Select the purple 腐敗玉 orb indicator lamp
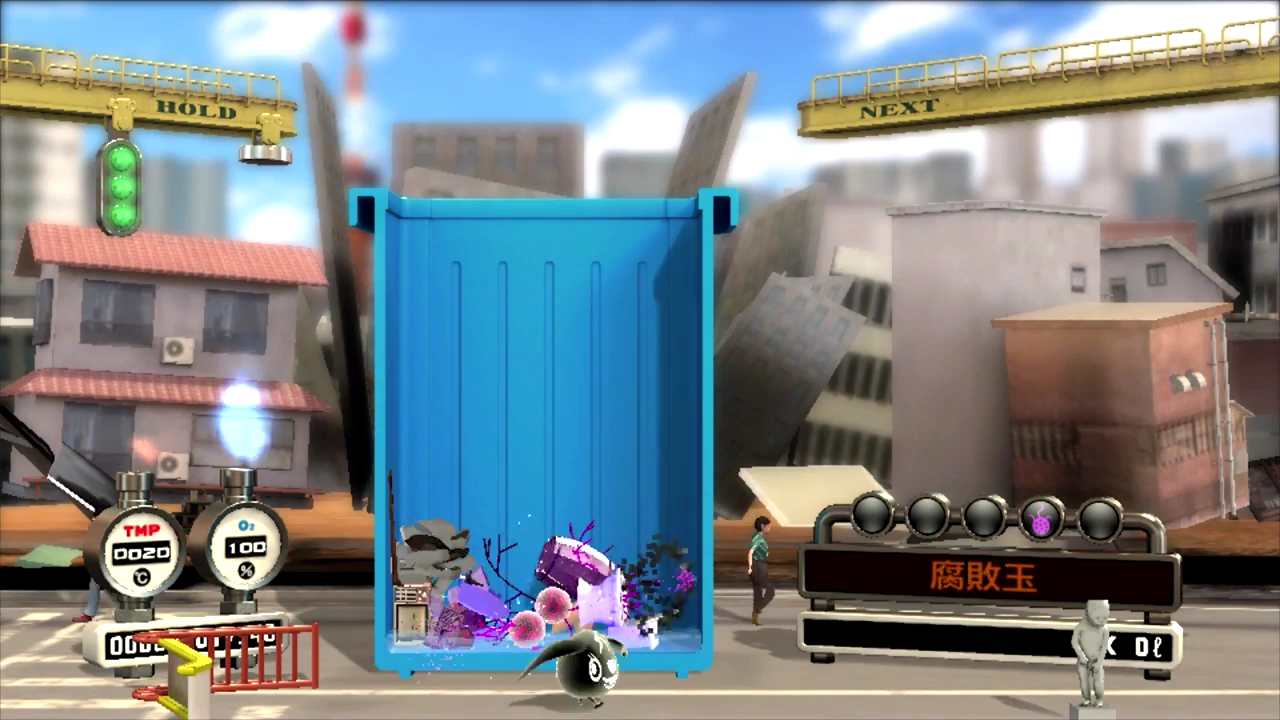This screenshot has height=720, width=1280. 1040,516
